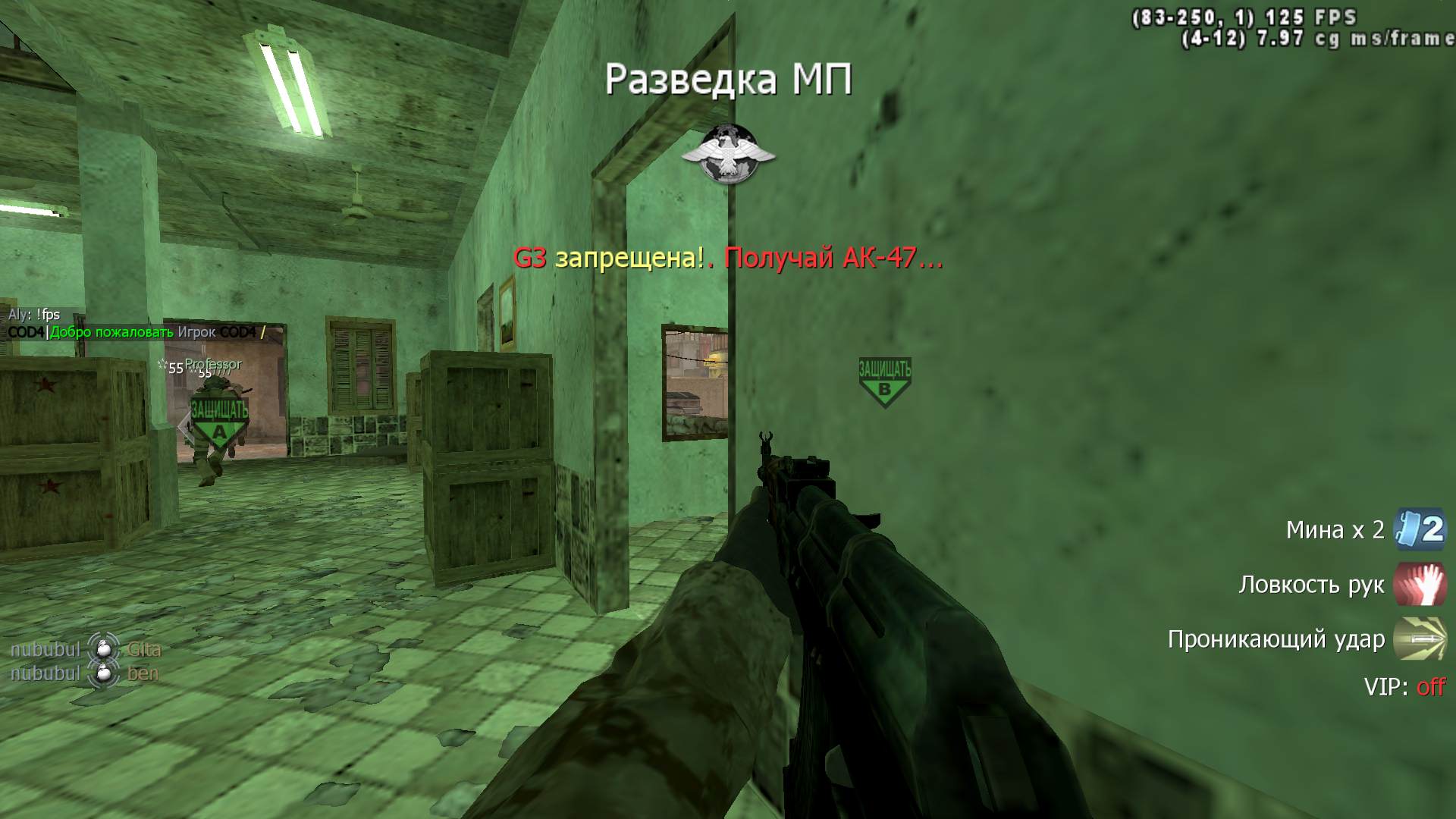Click the eagle faction emblem

coord(728,154)
